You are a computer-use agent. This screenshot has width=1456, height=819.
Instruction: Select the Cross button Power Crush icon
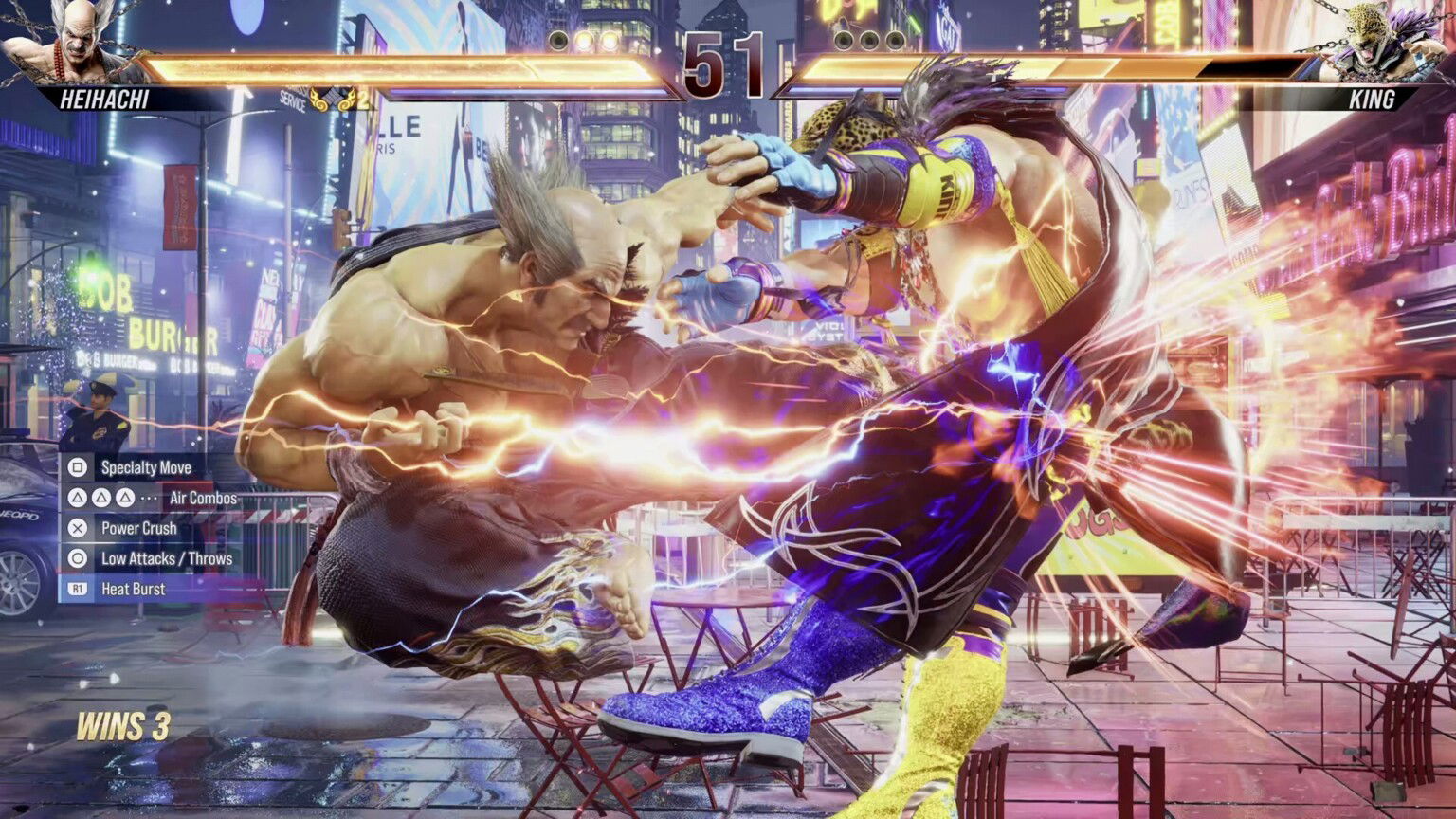[x=78, y=528]
